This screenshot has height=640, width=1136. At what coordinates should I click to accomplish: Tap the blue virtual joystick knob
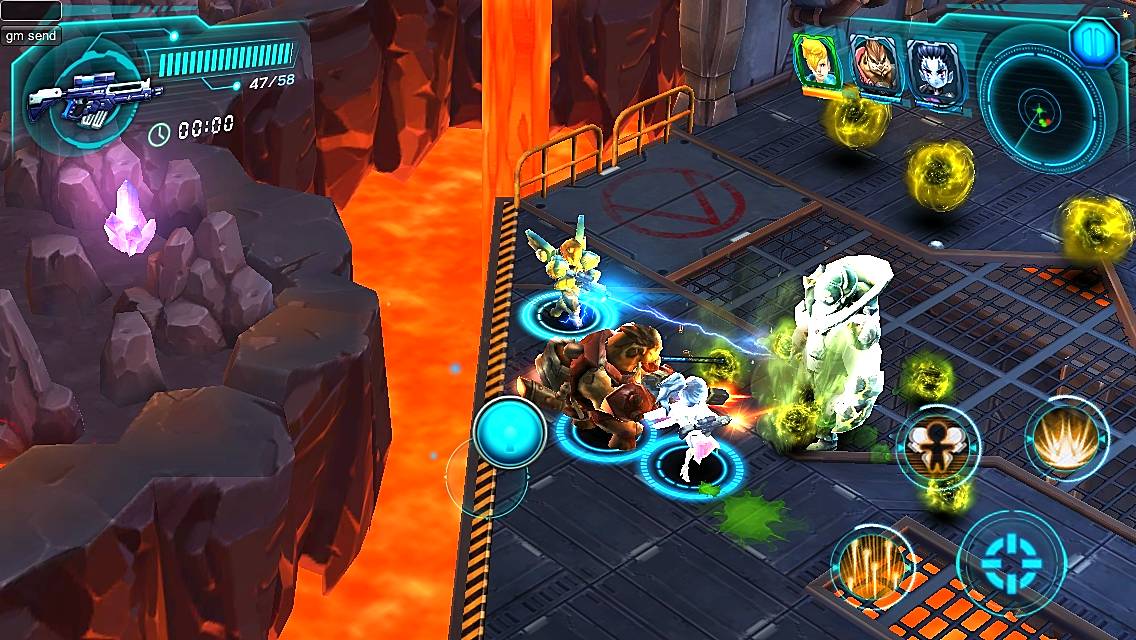click(x=509, y=433)
